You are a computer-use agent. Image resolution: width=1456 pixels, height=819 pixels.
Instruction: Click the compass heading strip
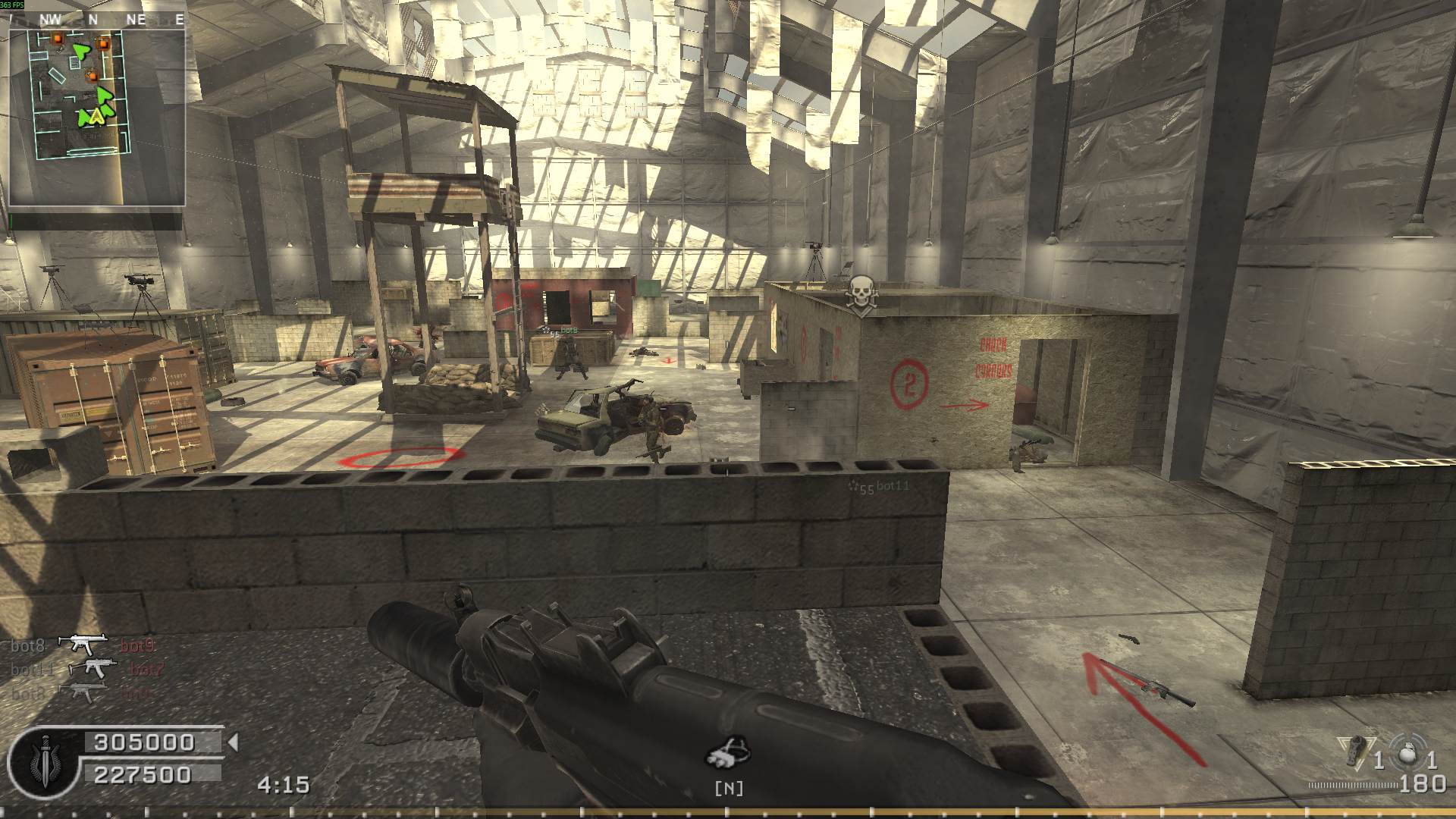pyautogui.click(x=97, y=20)
